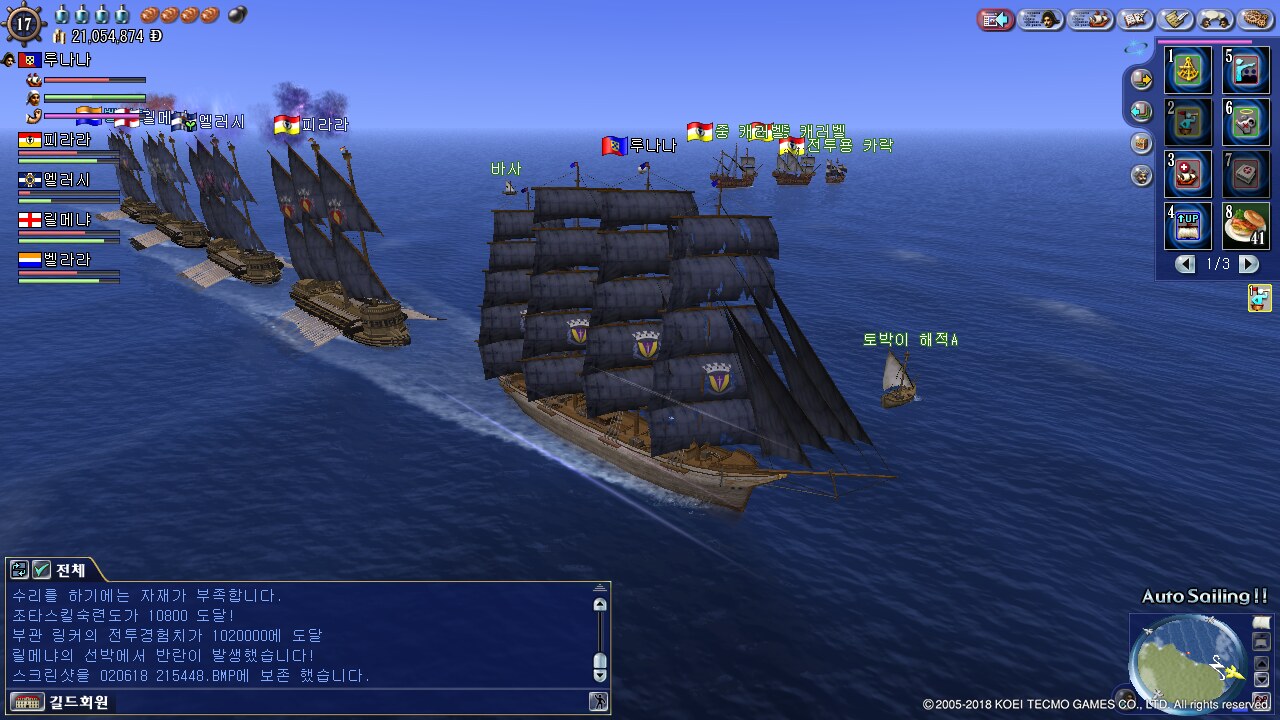Screen dimensions: 1280x720
Task: Open the character portrait menu button
Action: (1040, 19)
